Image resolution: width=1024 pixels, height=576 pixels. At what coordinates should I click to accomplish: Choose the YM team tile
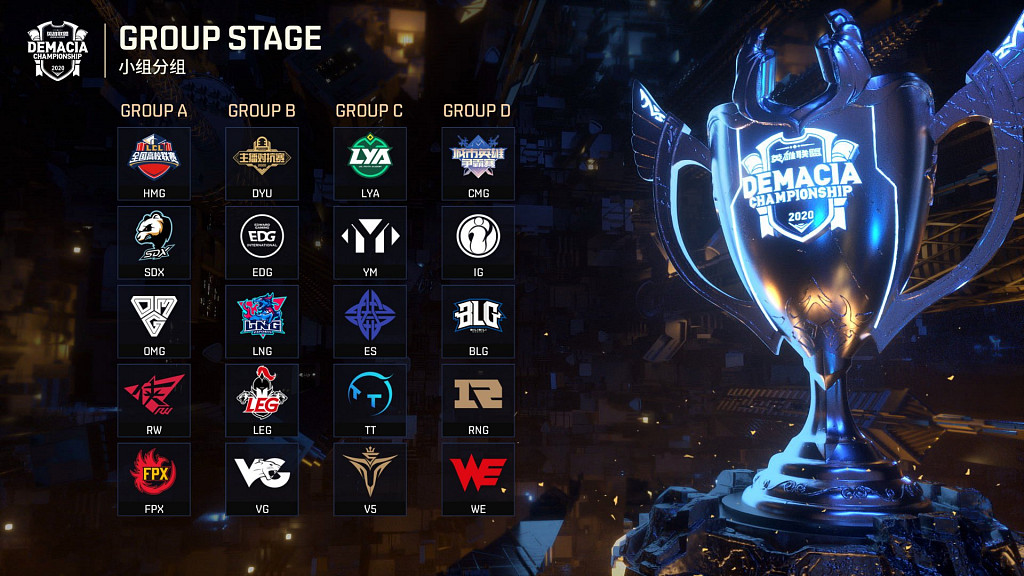[370, 243]
